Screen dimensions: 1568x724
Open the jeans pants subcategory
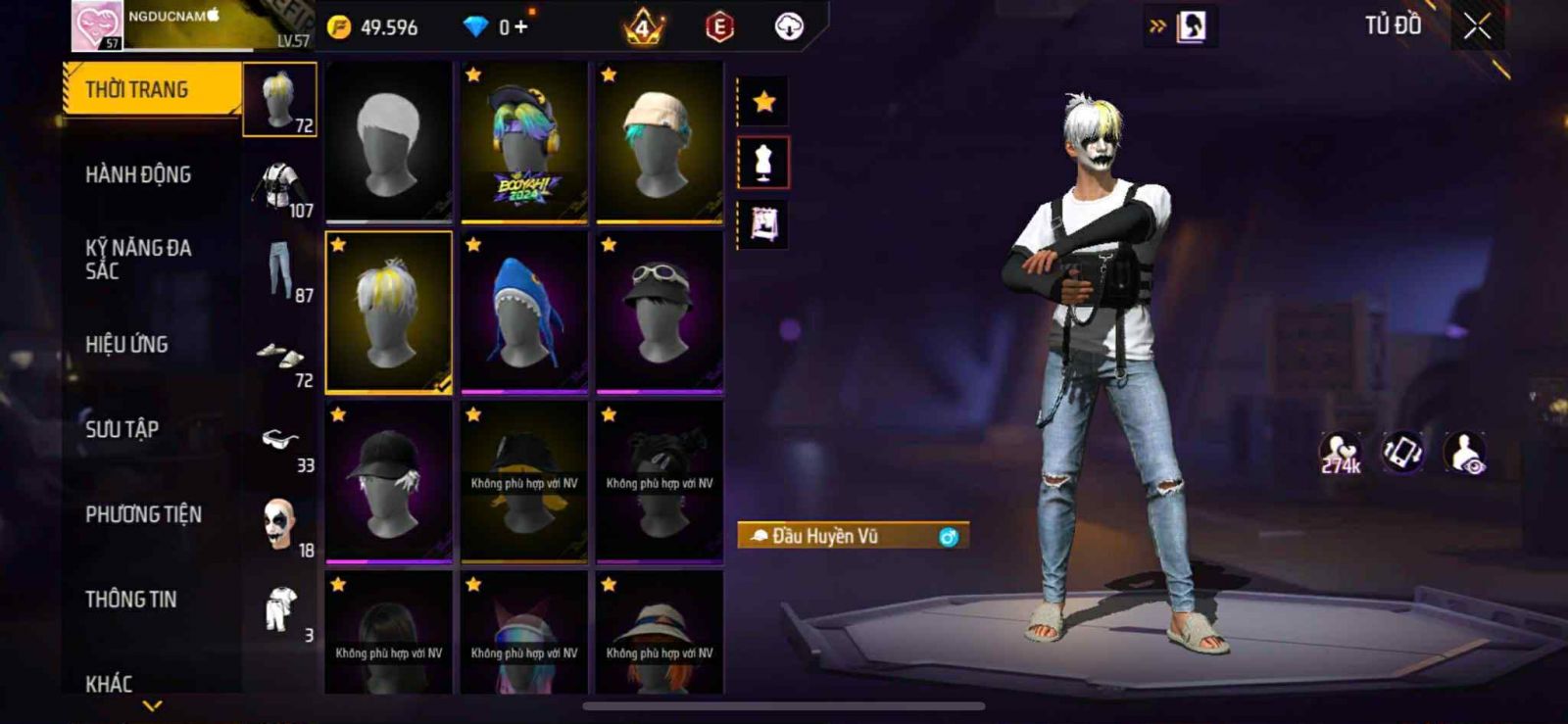click(x=280, y=271)
